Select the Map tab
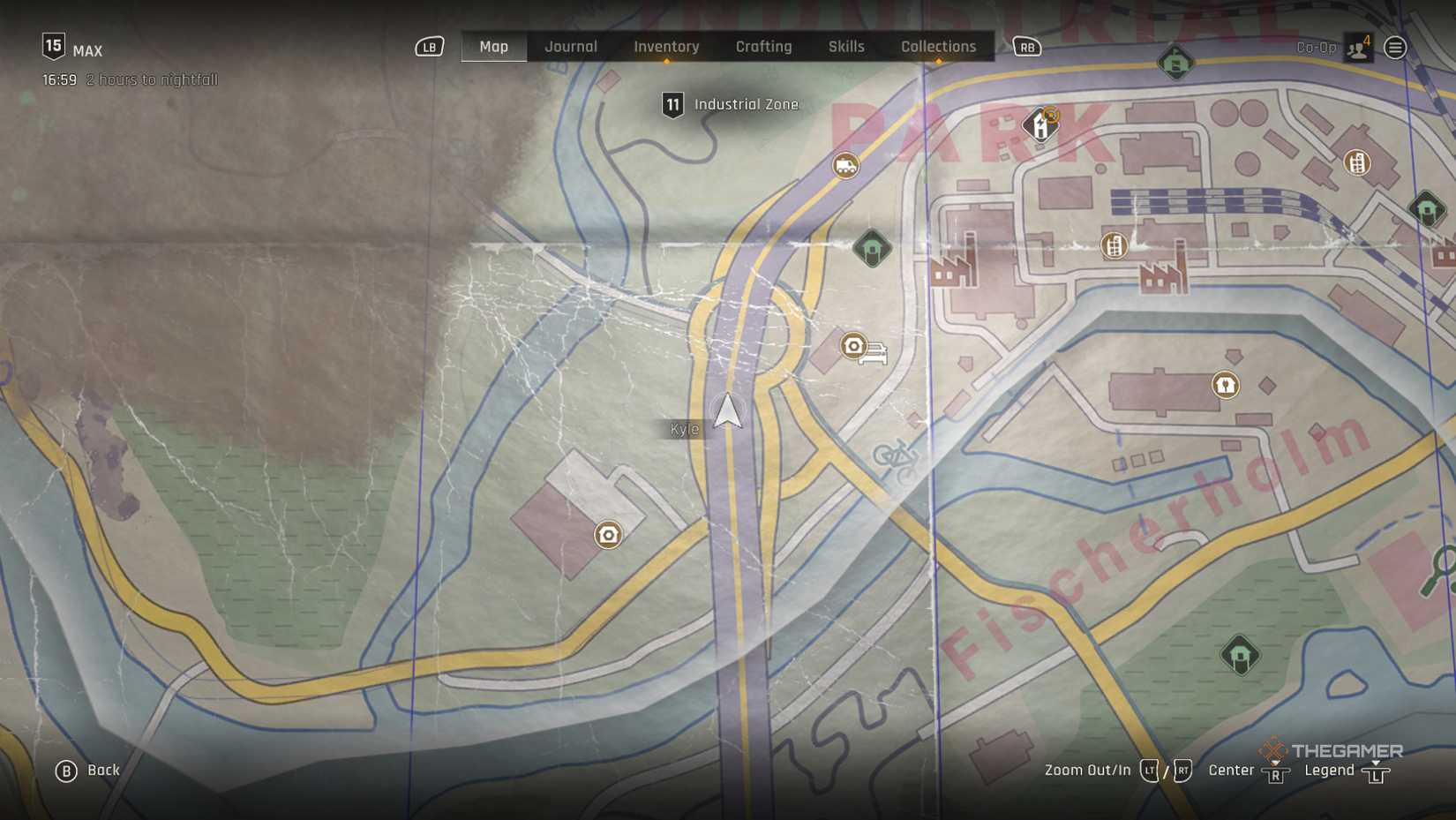1456x820 pixels. click(x=493, y=47)
